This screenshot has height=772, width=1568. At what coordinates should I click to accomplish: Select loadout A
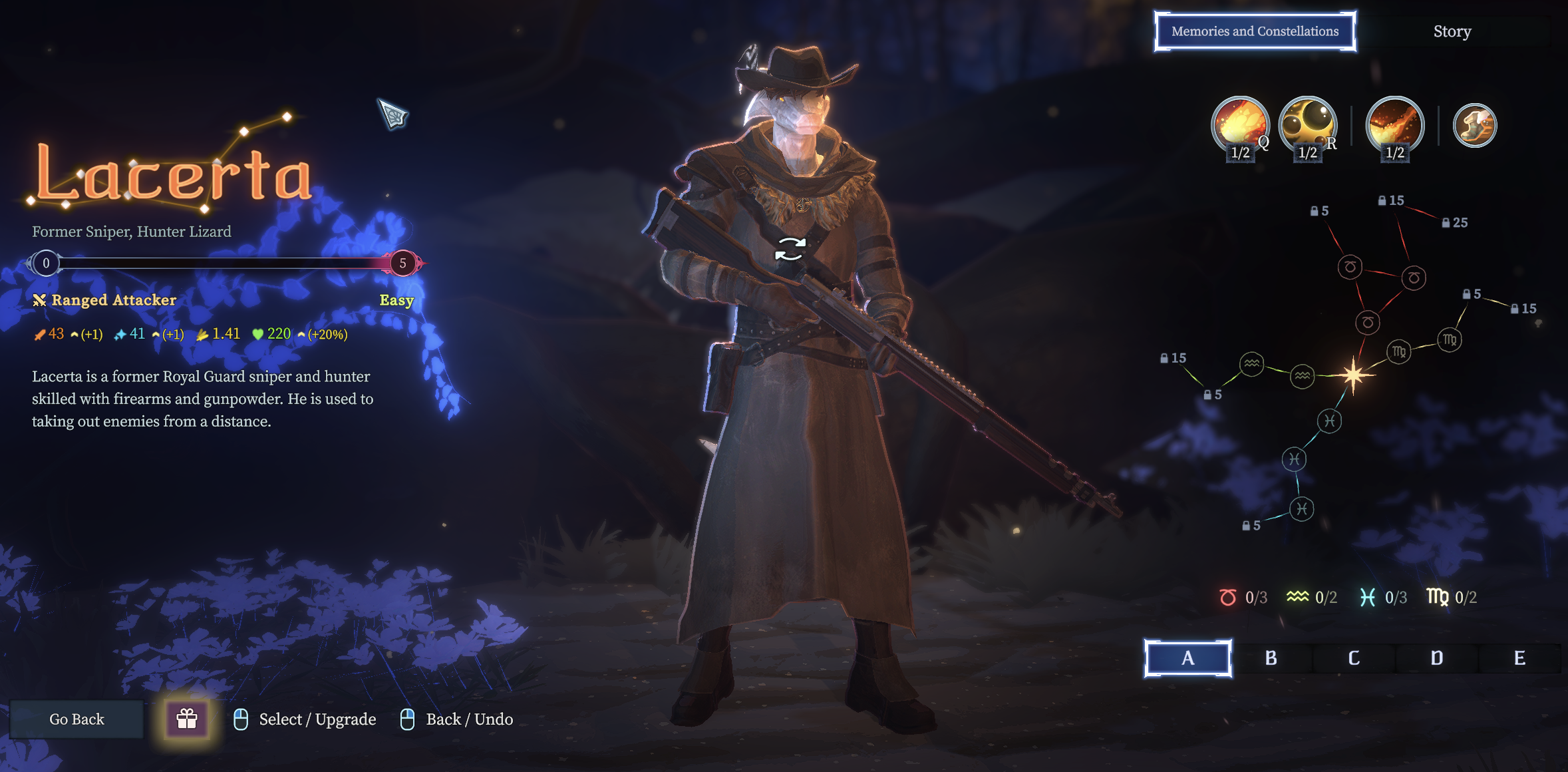(x=1187, y=658)
